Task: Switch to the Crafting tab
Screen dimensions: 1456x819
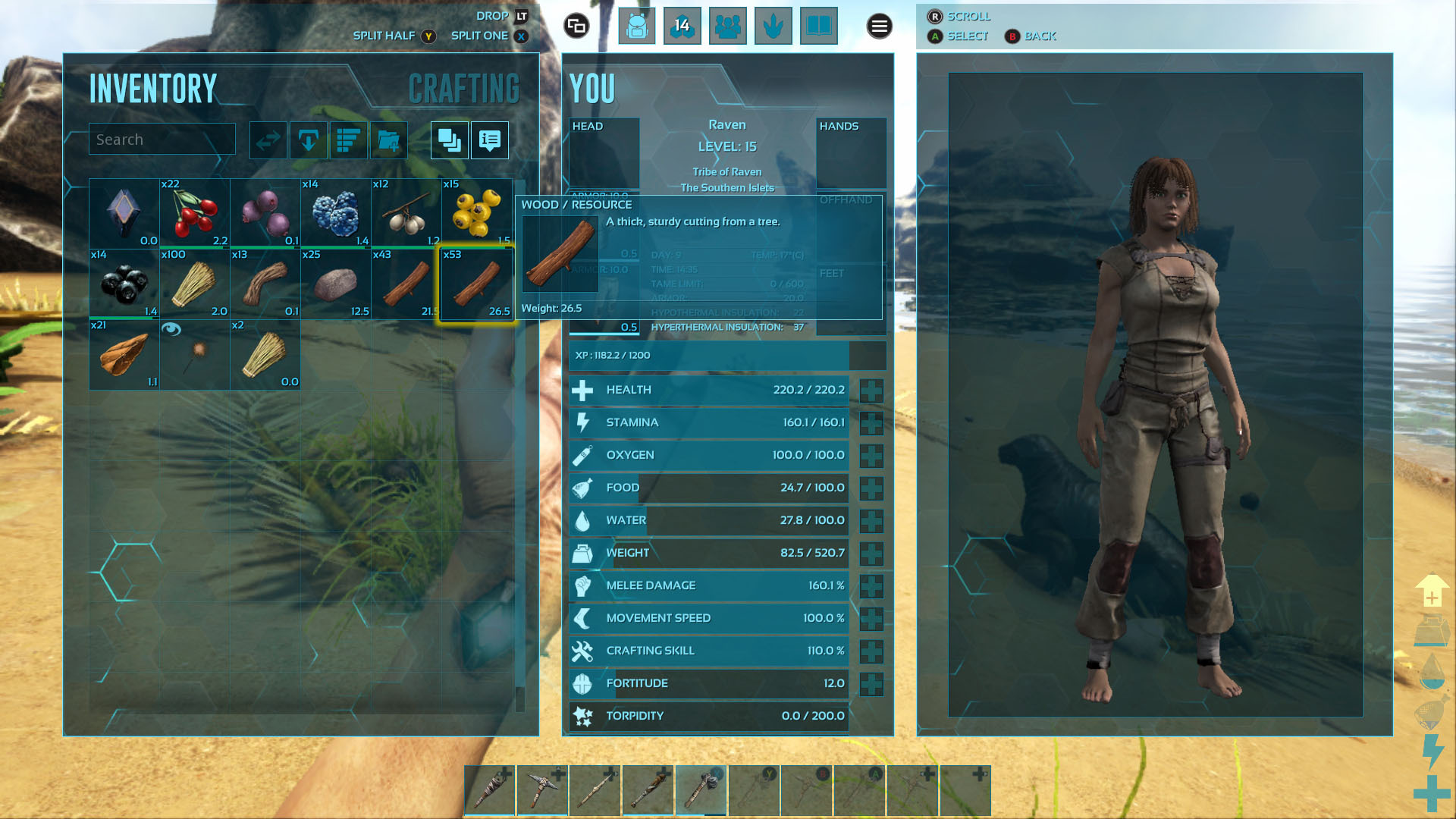Action: tap(463, 89)
